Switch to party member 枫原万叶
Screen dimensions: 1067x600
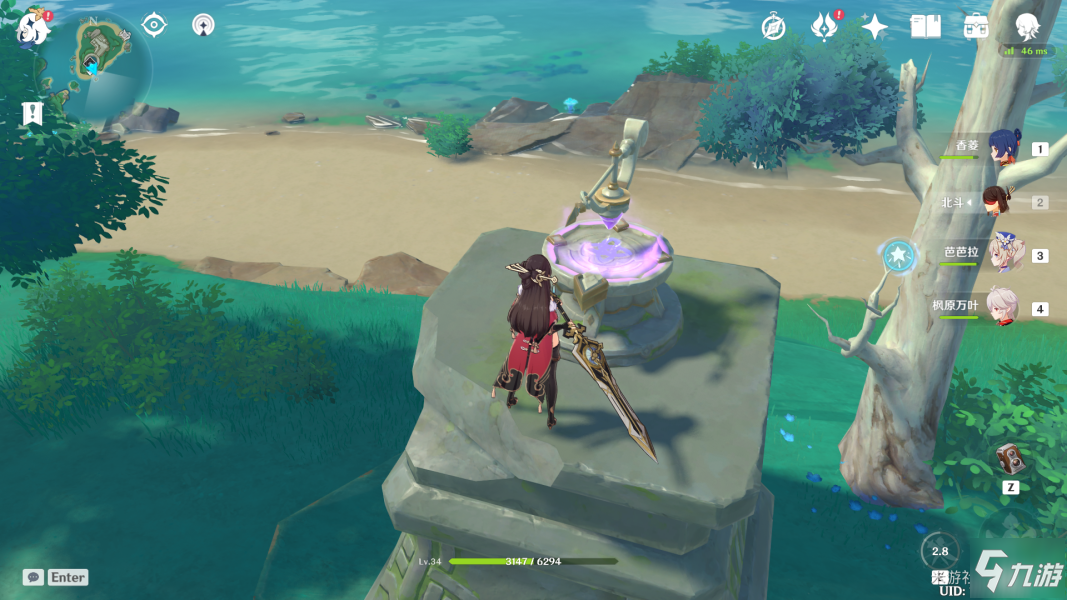pyautogui.click(x=1004, y=307)
